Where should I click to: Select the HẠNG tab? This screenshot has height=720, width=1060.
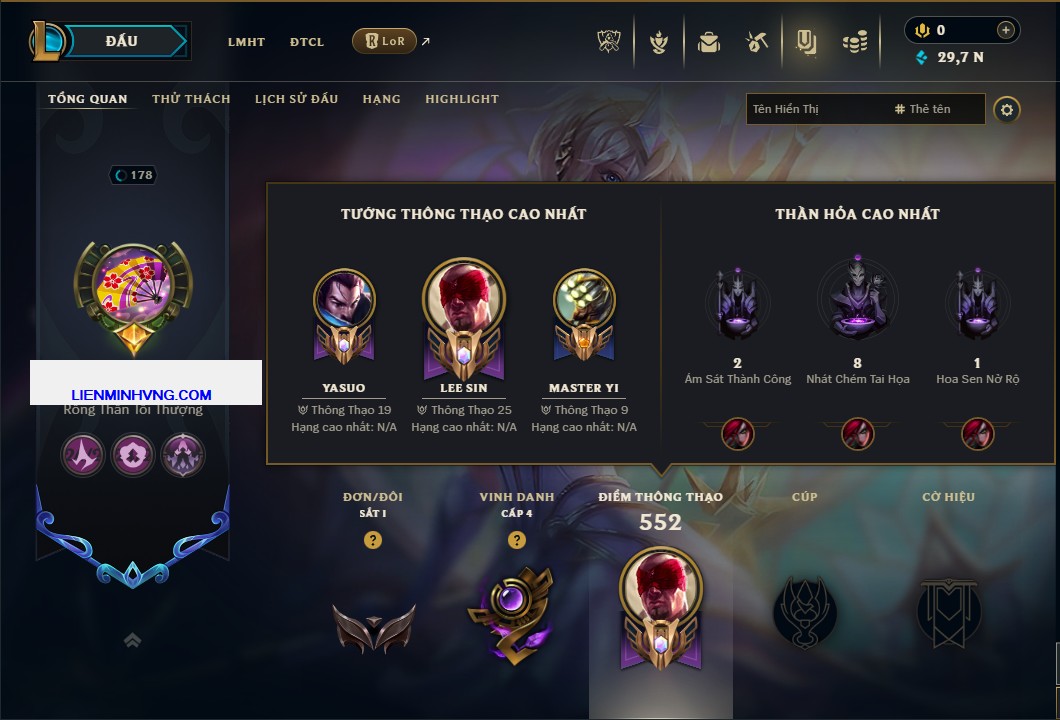point(381,99)
